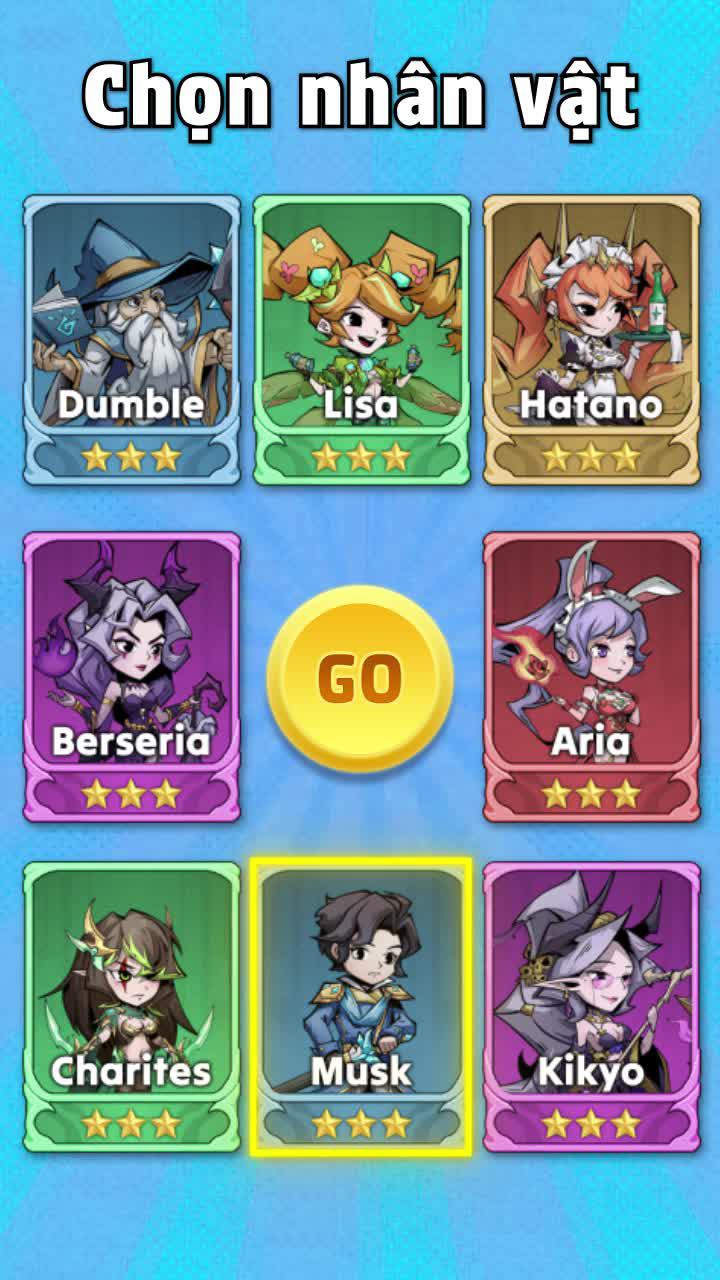This screenshot has width=720, height=1280.
Task: Pick the highlighted Musk character card
Action: point(361,1006)
